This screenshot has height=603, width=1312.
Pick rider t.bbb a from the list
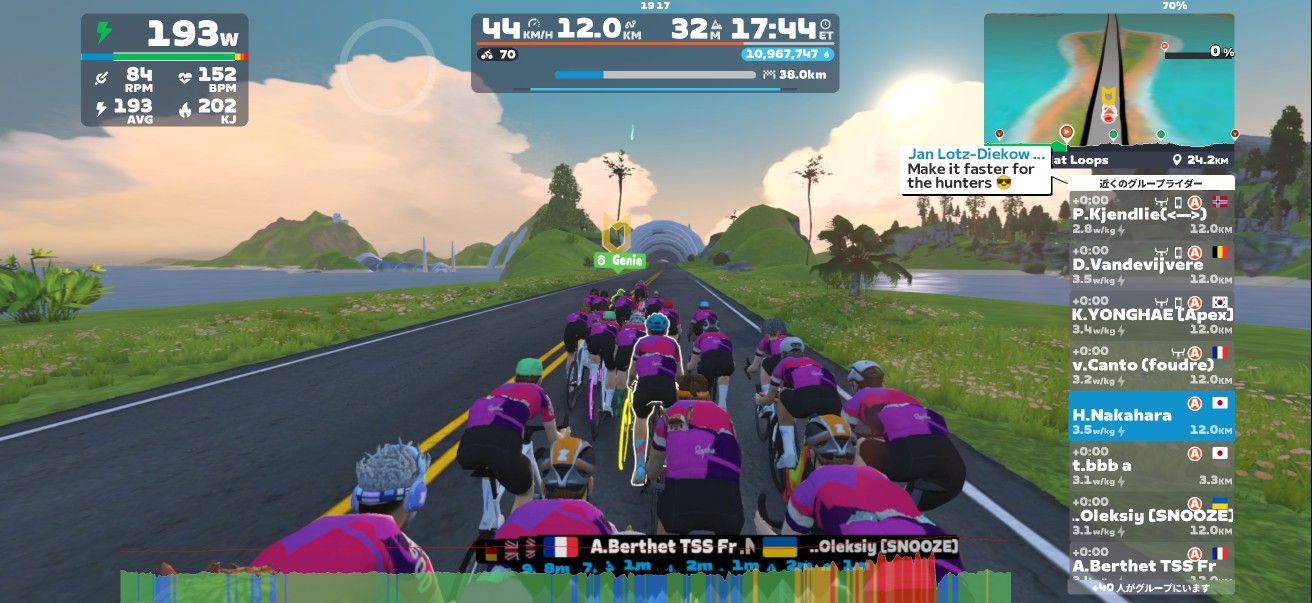(1151, 466)
